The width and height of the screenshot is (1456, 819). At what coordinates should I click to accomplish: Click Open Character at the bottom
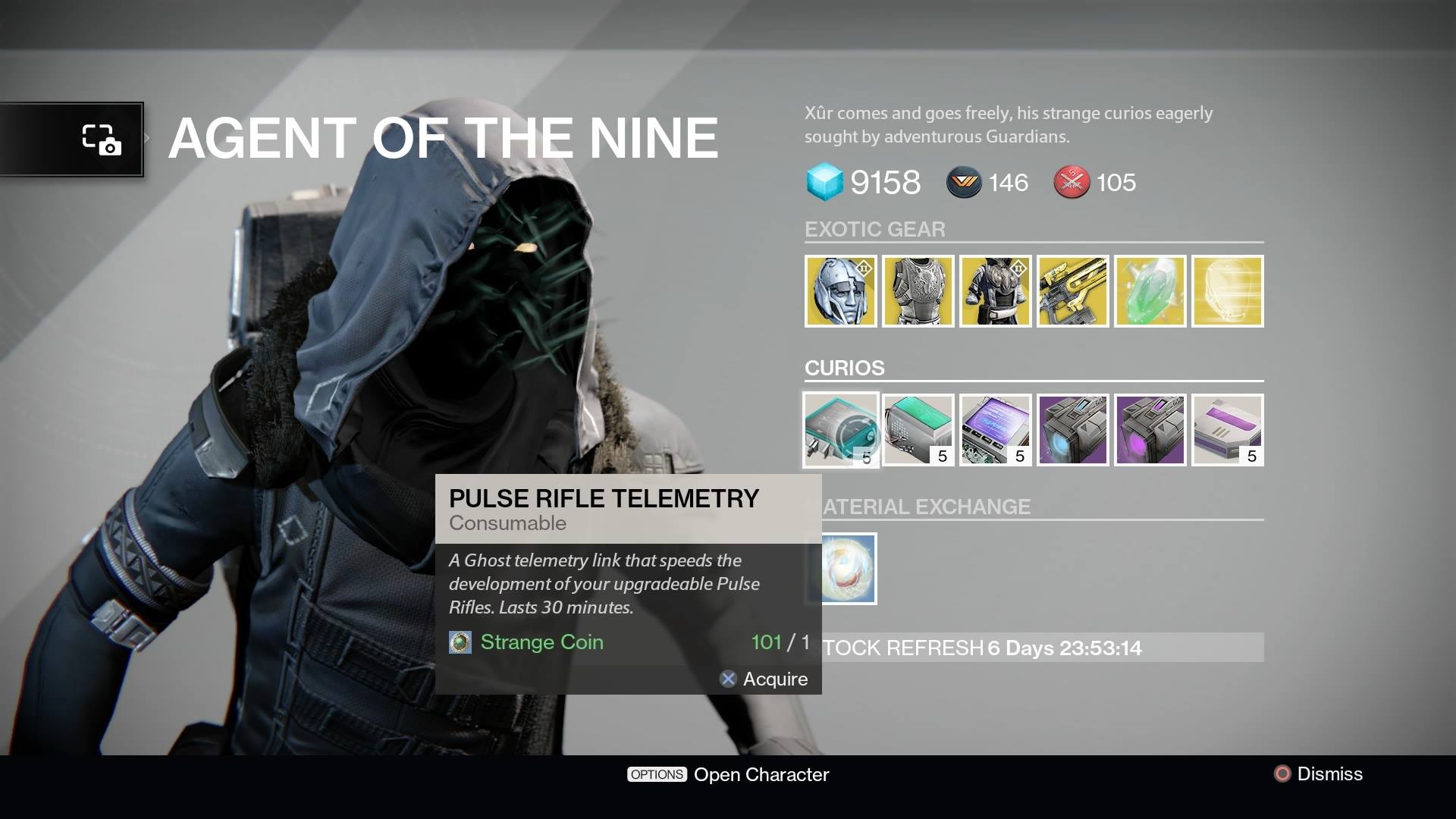tap(761, 774)
